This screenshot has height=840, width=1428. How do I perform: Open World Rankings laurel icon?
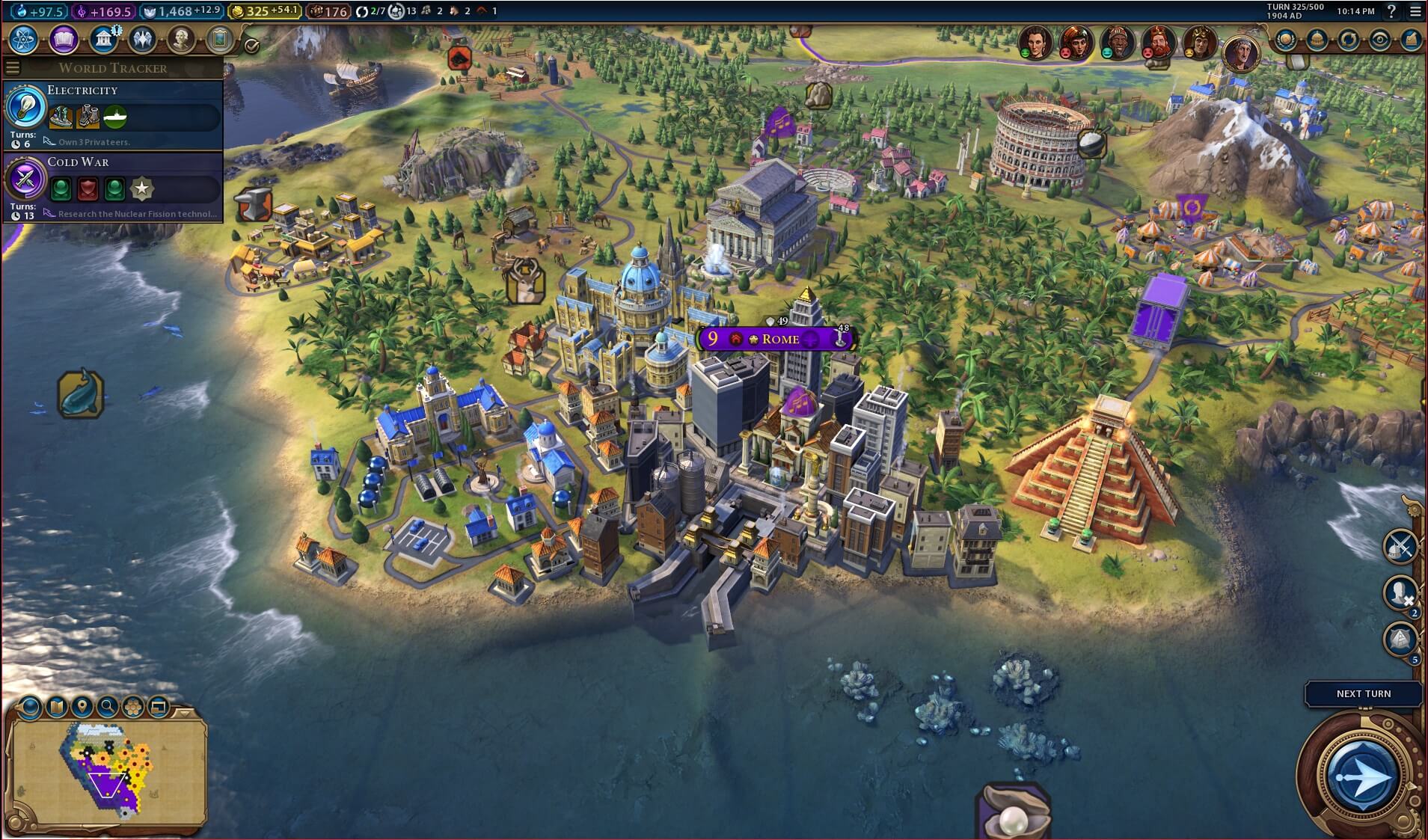[x=1286, y=40]
